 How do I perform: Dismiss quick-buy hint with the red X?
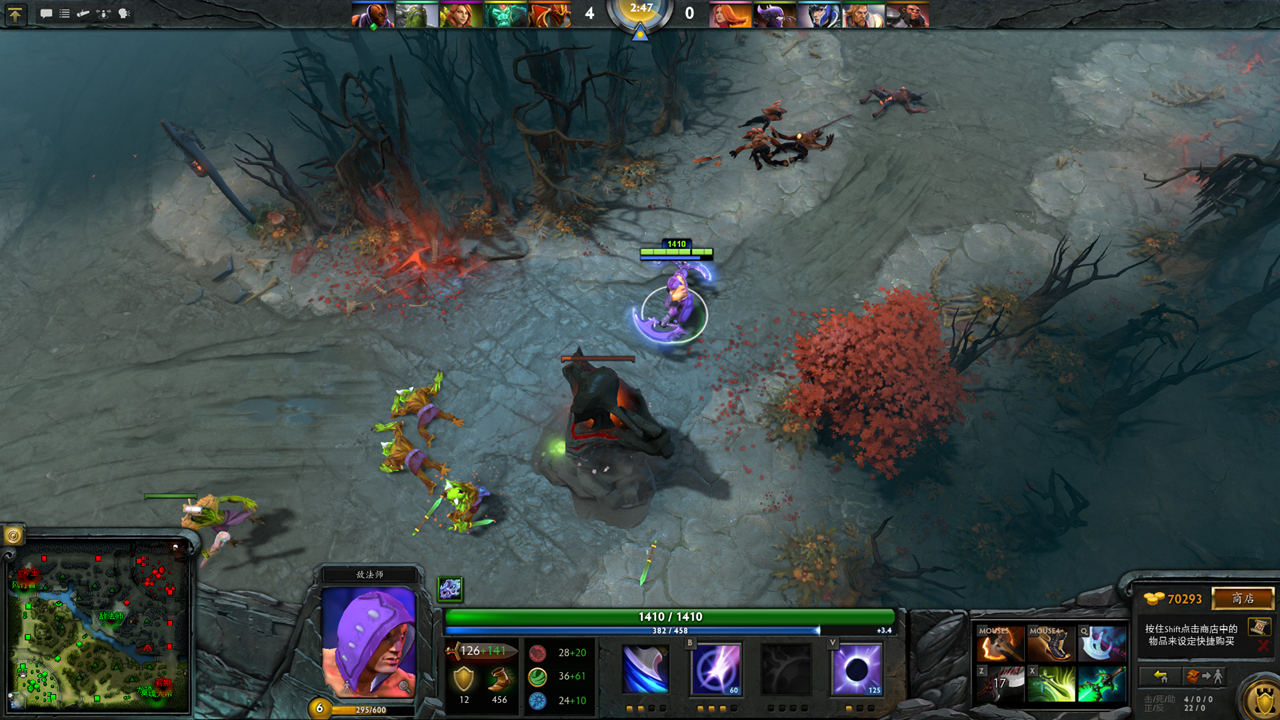(1263, 647)
